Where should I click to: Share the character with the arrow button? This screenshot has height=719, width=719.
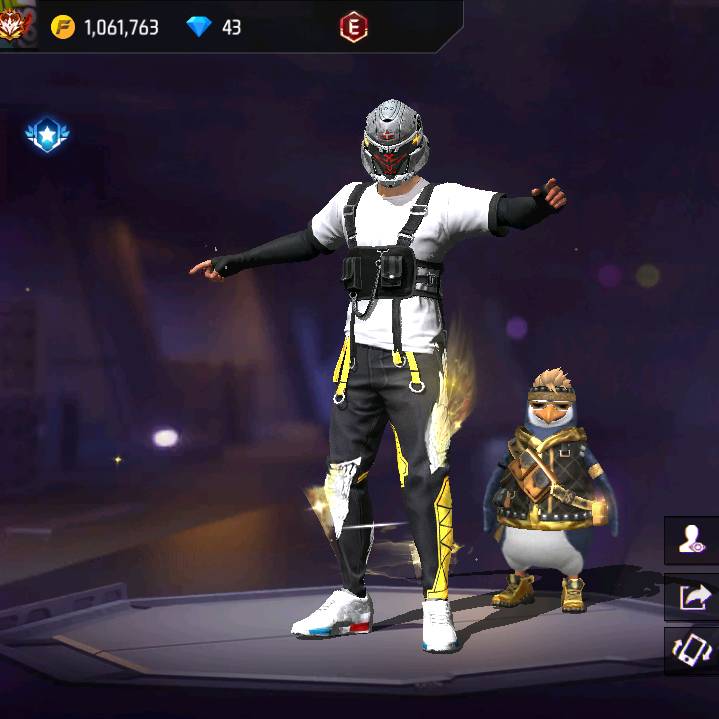point(693,597)
